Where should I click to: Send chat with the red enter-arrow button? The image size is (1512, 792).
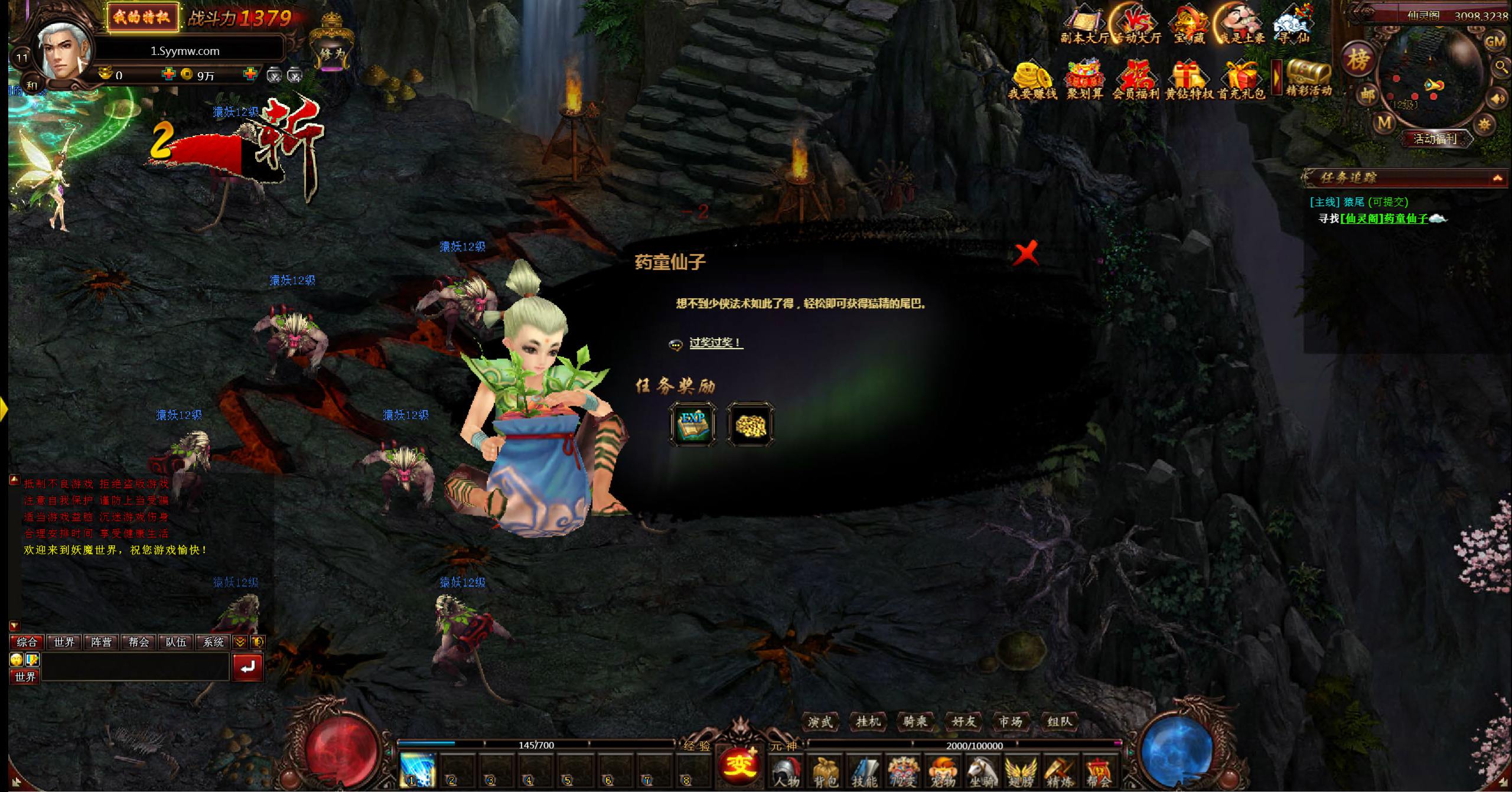tap(247, 667)
